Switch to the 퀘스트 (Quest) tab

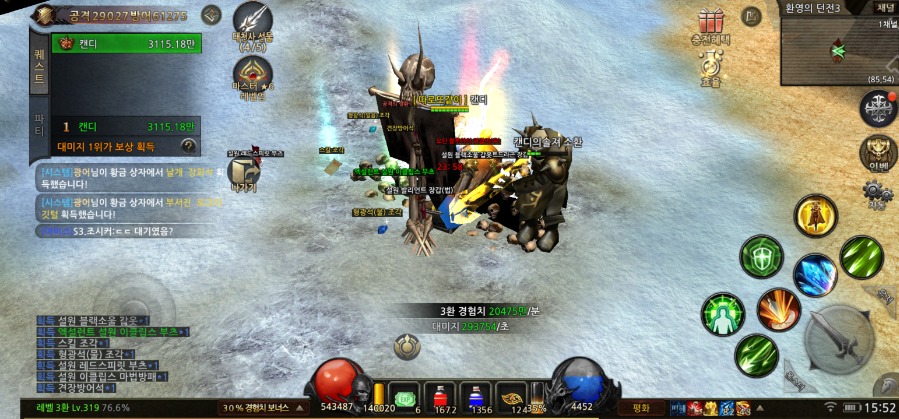click(39, 64)
